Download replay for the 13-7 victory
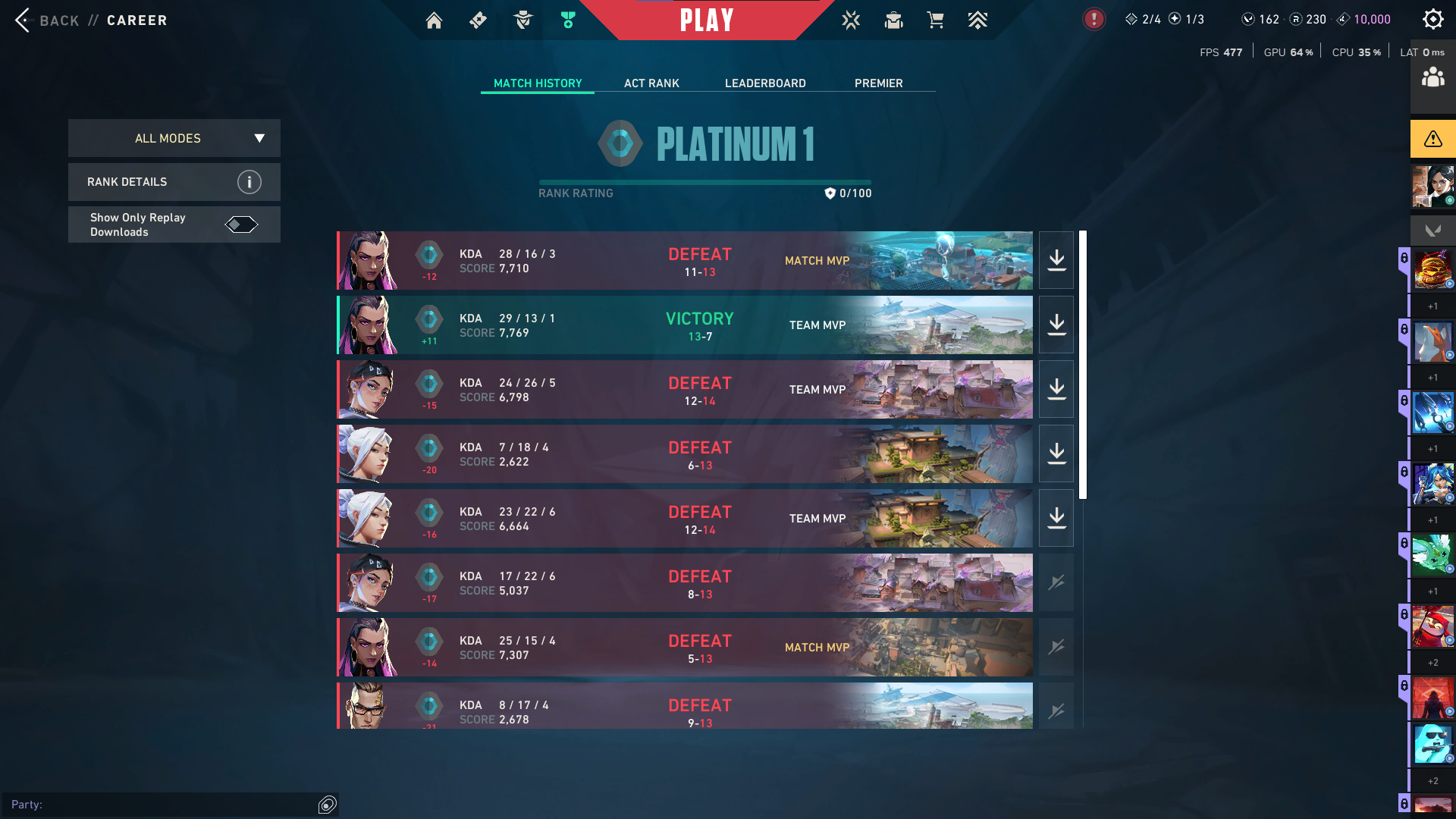Image resolution: width=1456 pixels, height=819 pixels. [1056, 325]
